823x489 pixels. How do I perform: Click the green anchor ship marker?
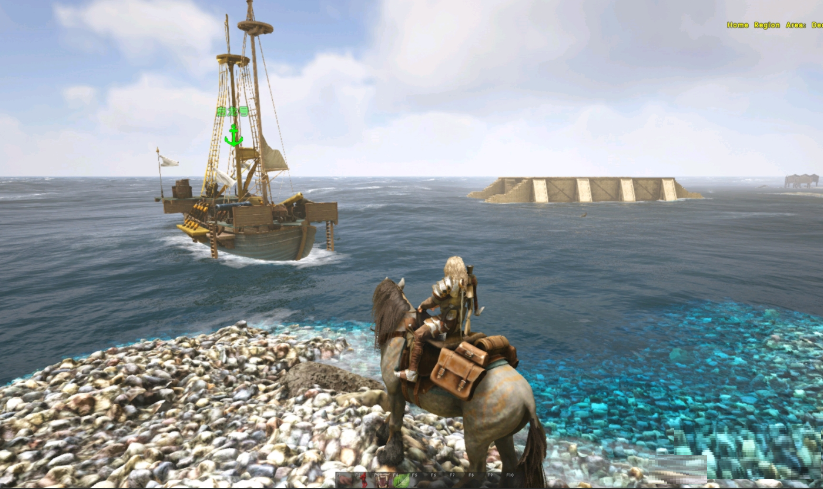pos(233,133)
